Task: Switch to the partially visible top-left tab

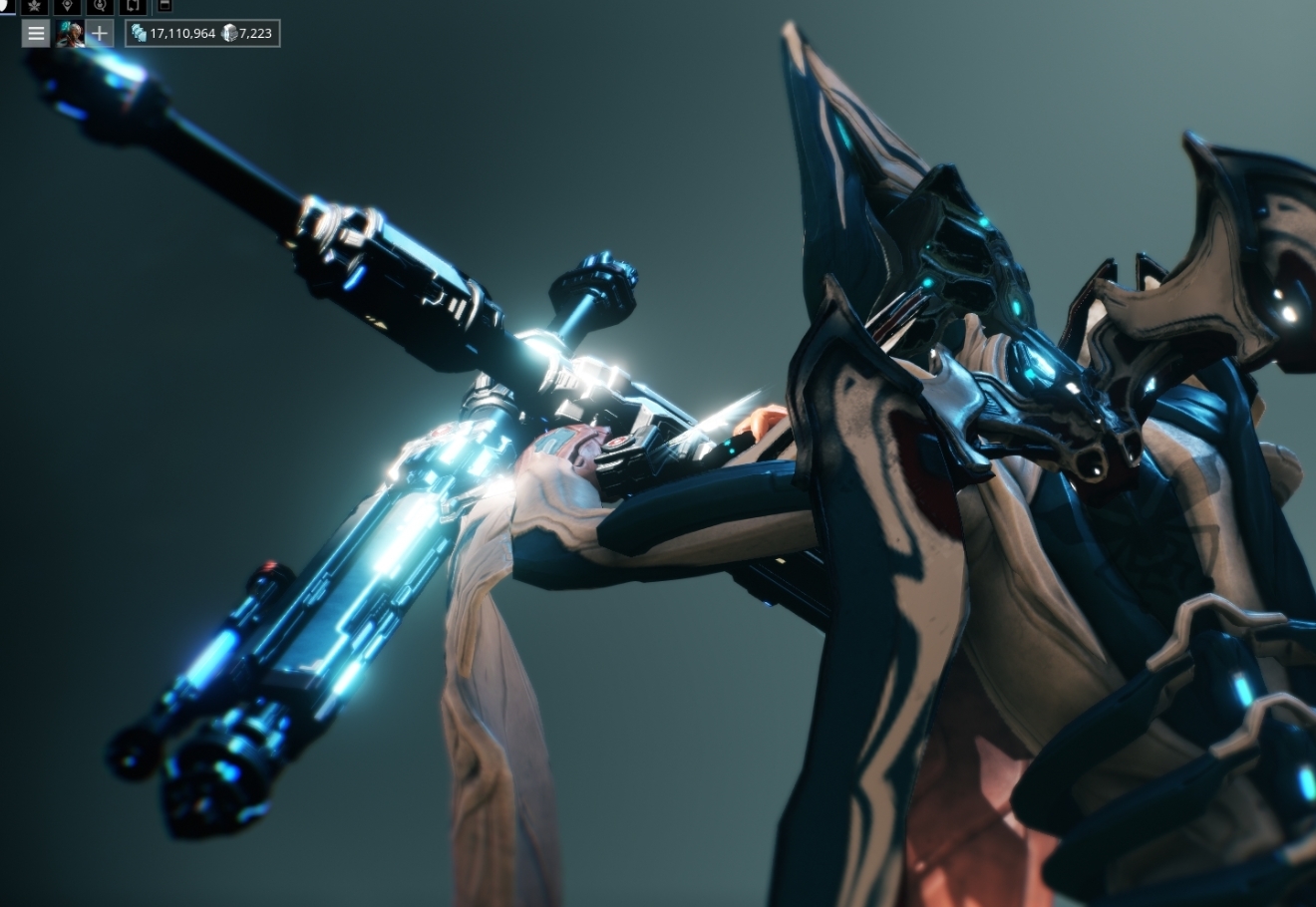Action: (4, 6)
